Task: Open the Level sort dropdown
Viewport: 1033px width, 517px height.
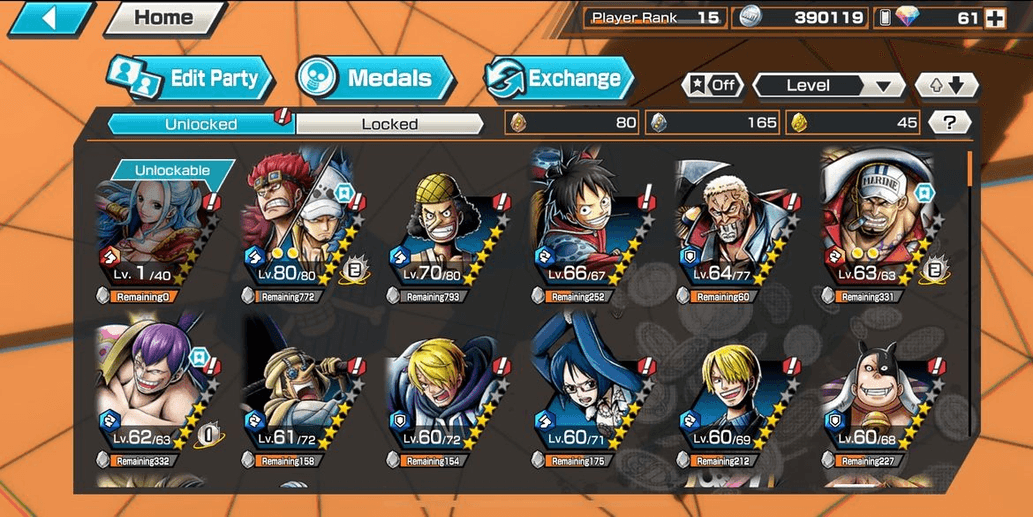Action: coord(826,85)
